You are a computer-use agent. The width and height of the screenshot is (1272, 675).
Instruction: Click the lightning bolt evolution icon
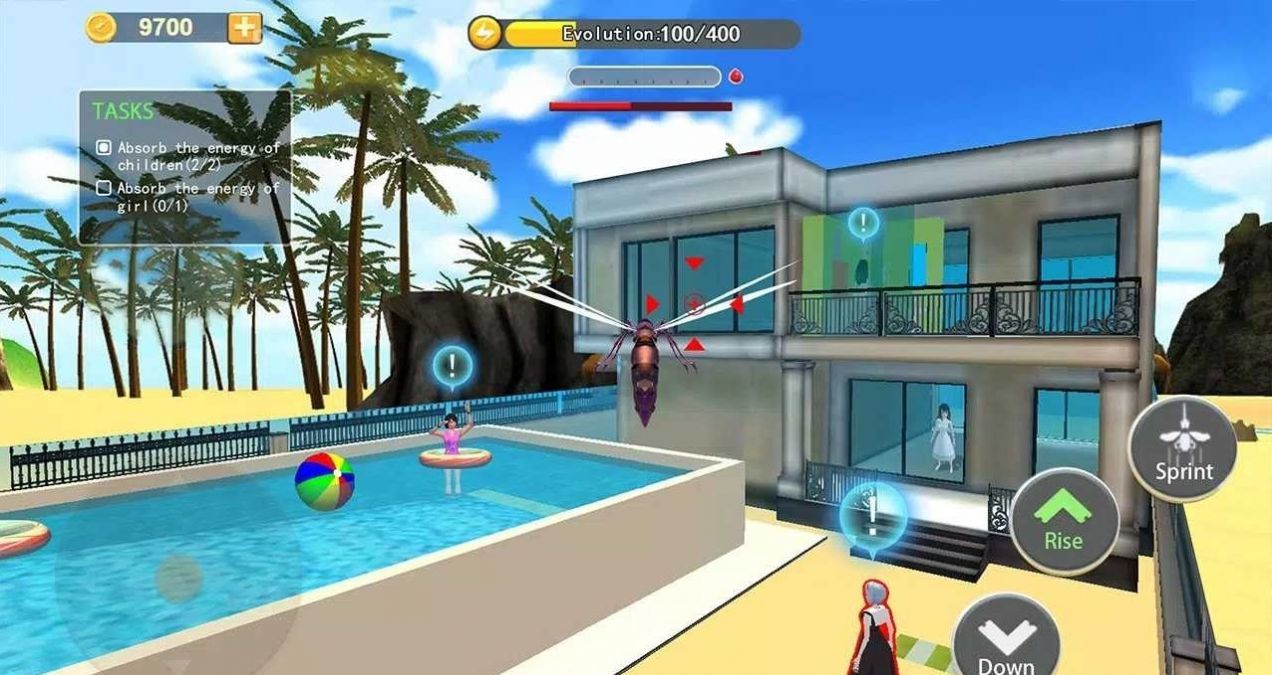(484, 34)
